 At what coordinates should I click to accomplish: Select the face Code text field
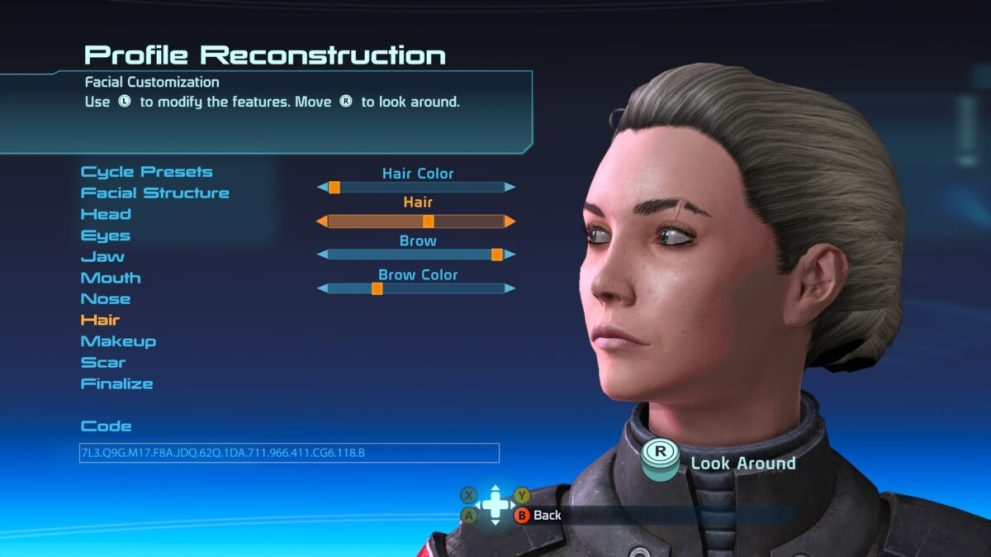(x=289, y=453)
